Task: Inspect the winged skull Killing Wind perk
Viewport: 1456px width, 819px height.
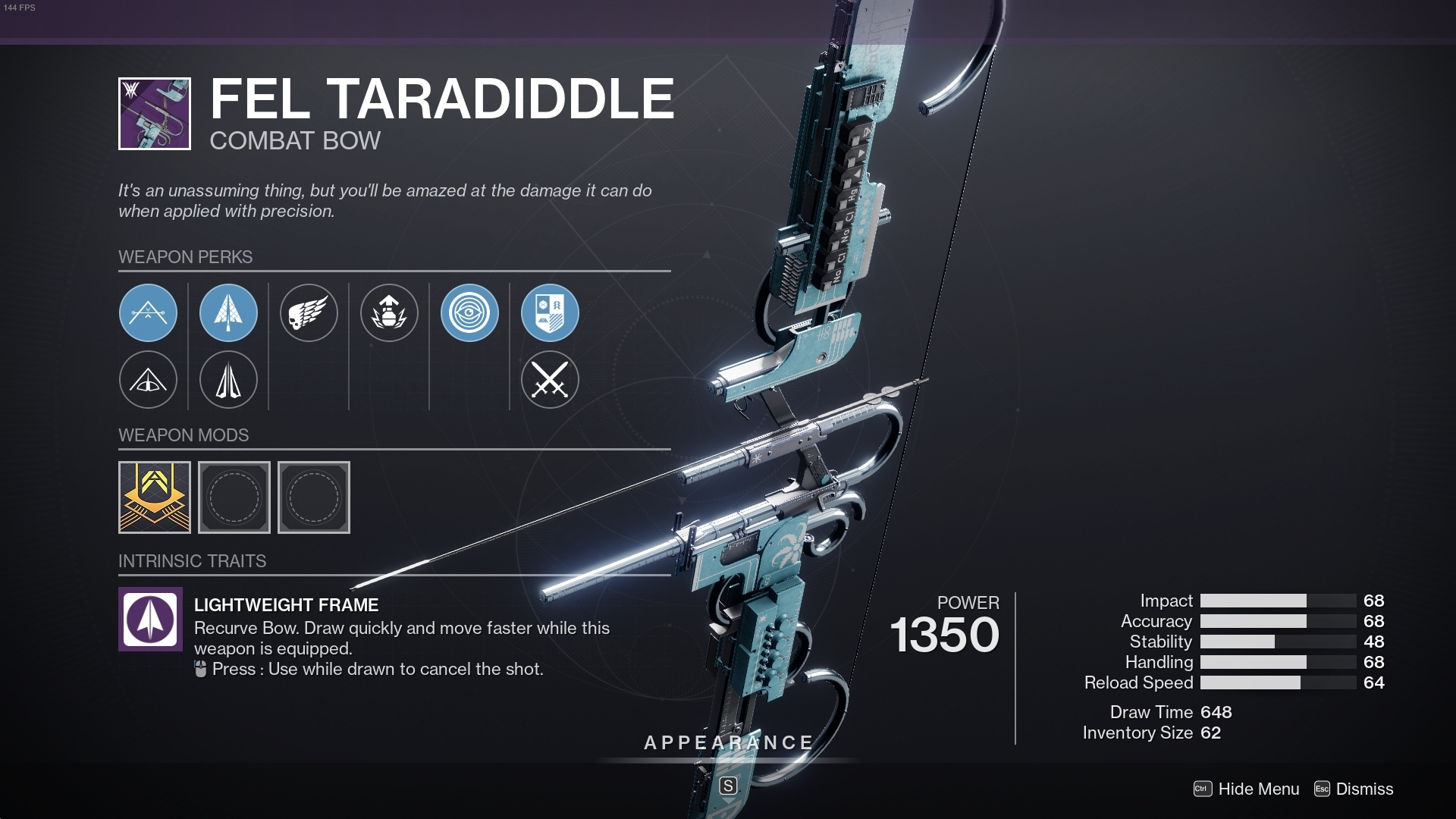Action: point(309,312)
